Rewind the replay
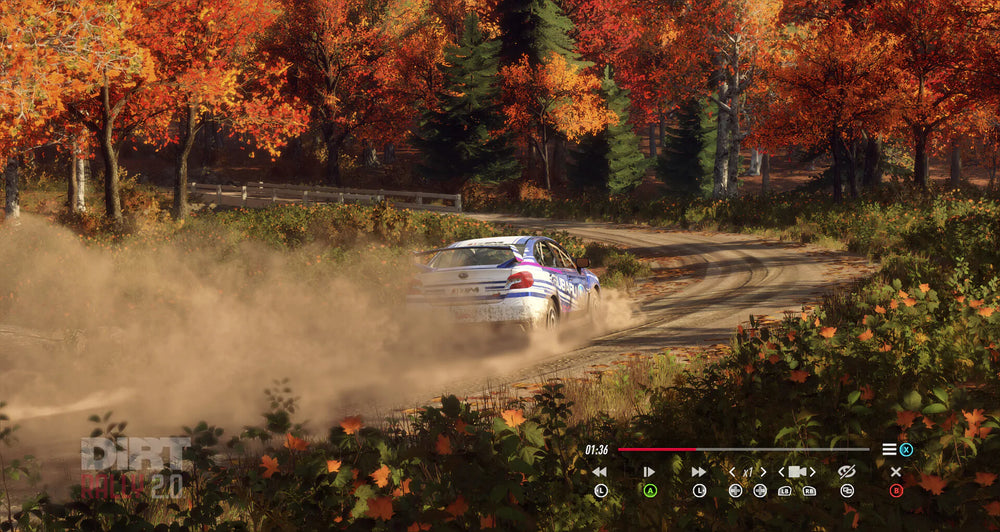Viewport: 1000px width, 532px height. click(599, 472)
